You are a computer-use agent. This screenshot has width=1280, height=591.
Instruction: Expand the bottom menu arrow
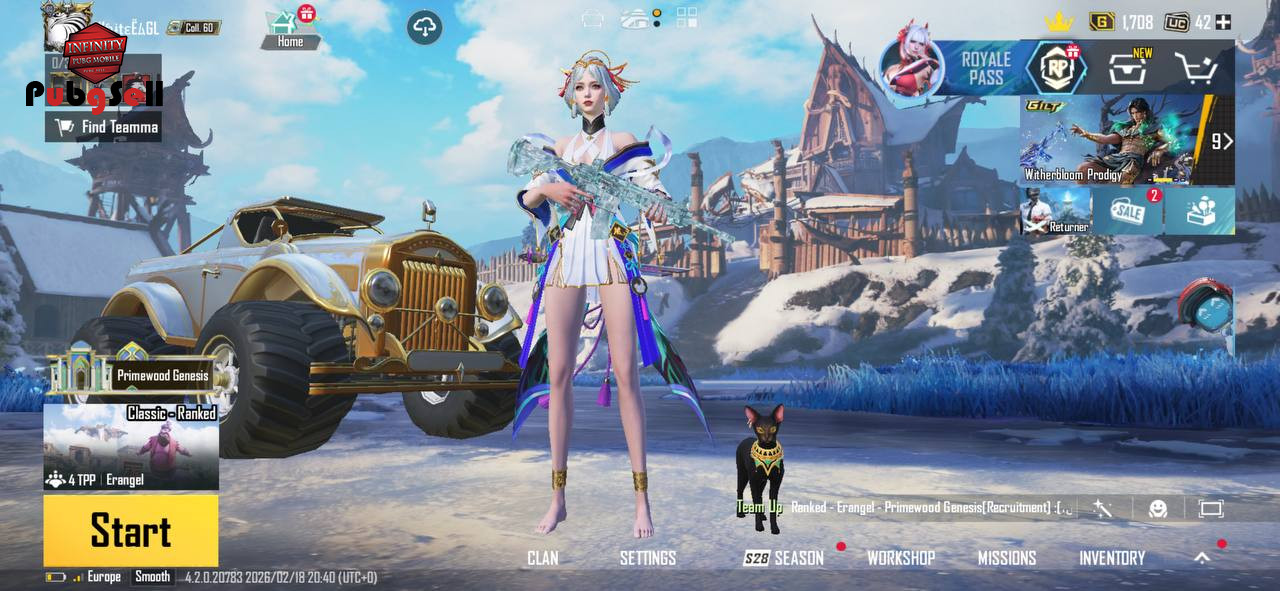click(1202, 558)
